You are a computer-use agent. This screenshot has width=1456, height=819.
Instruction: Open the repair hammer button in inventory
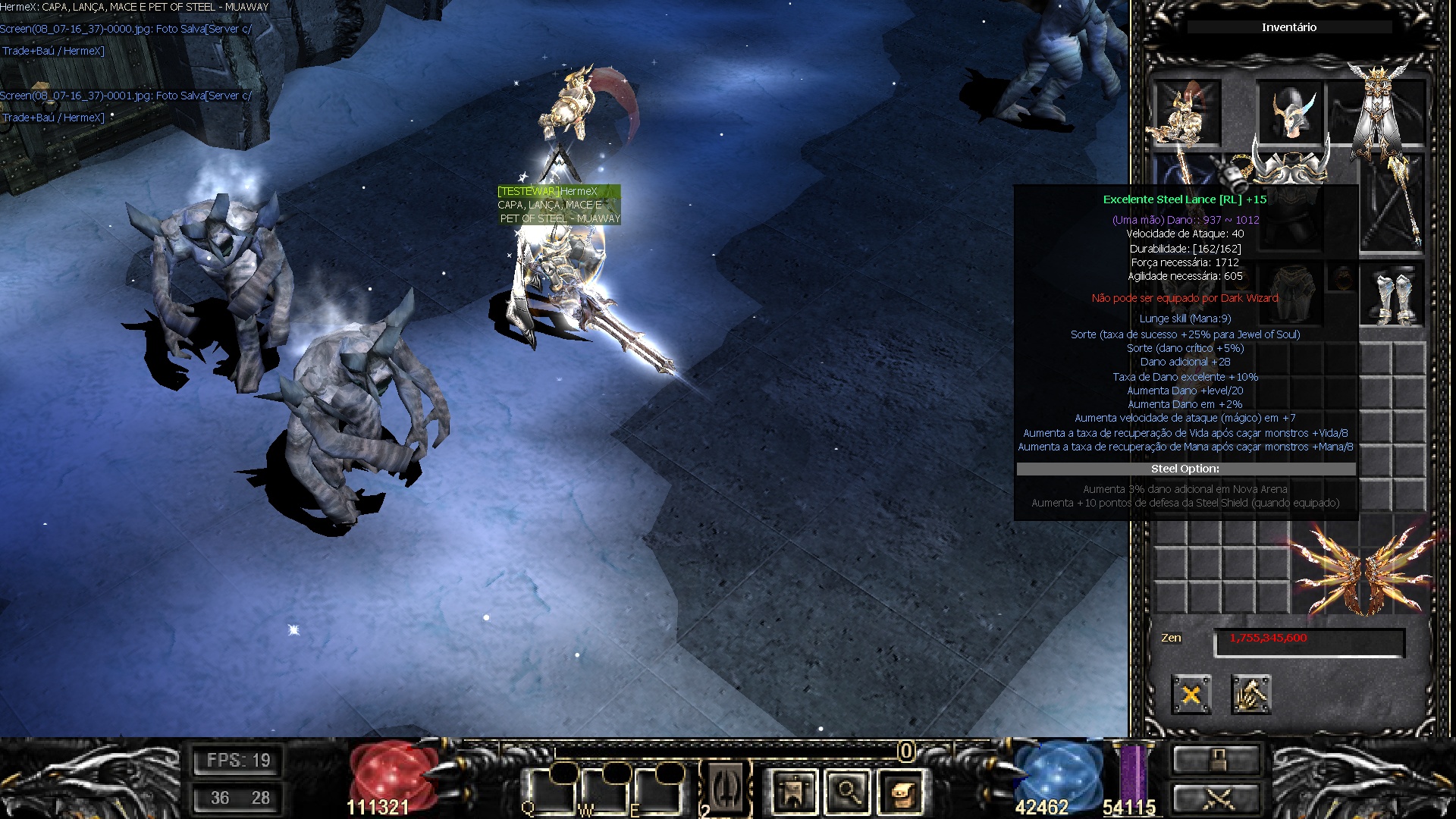point(1250,694)
